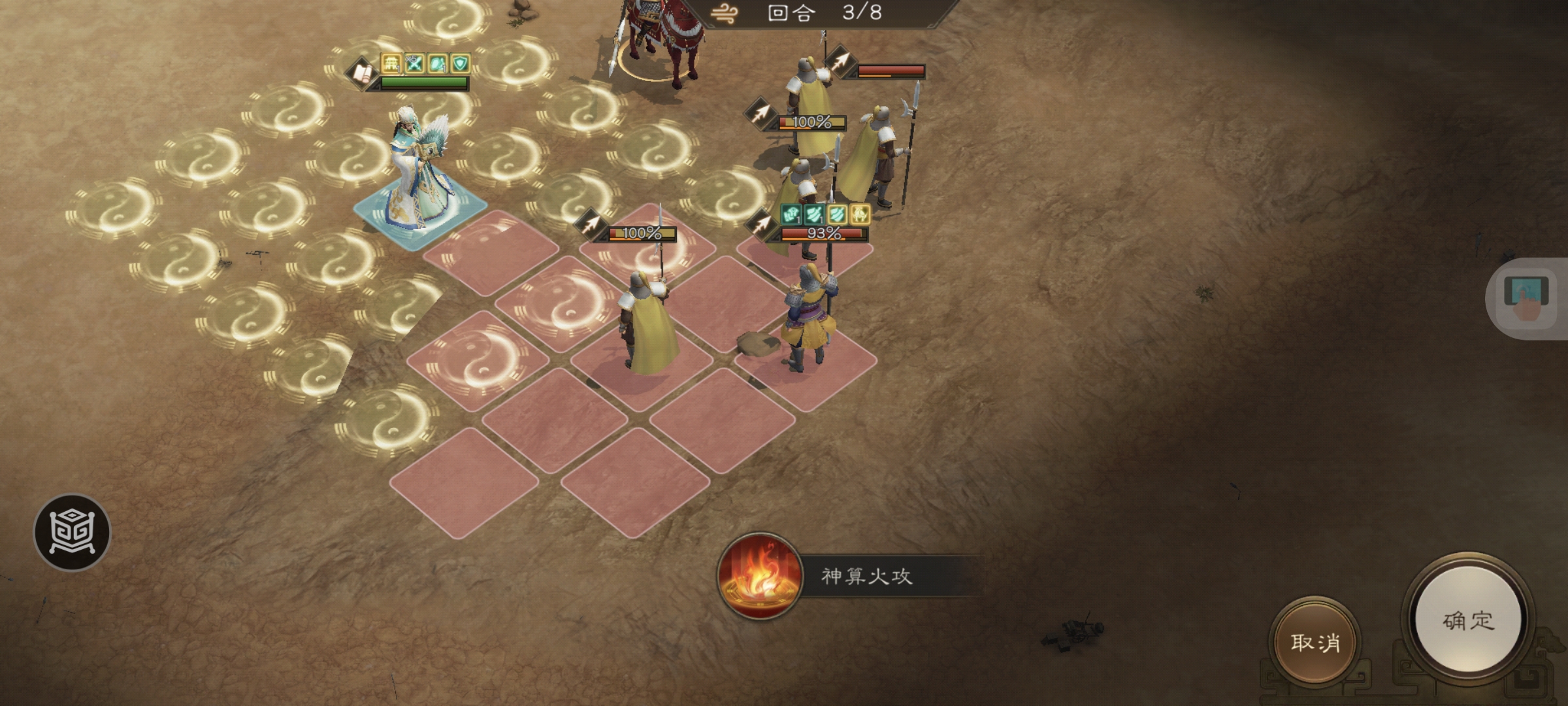Image resolution: width=1568 pixels, height=706 pixels.
Task: Click the green armor buff icon on the 93% unit
Action: pos(791,214)
